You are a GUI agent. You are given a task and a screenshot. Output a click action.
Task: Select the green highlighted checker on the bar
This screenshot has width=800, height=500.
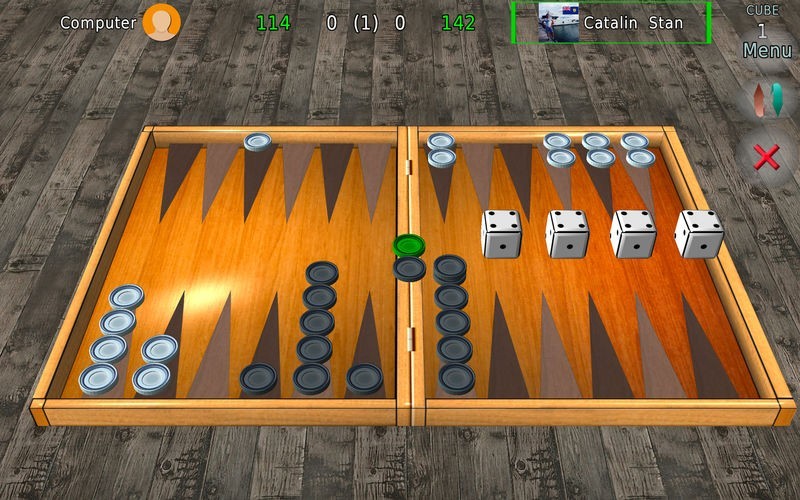tap(408, 244)
